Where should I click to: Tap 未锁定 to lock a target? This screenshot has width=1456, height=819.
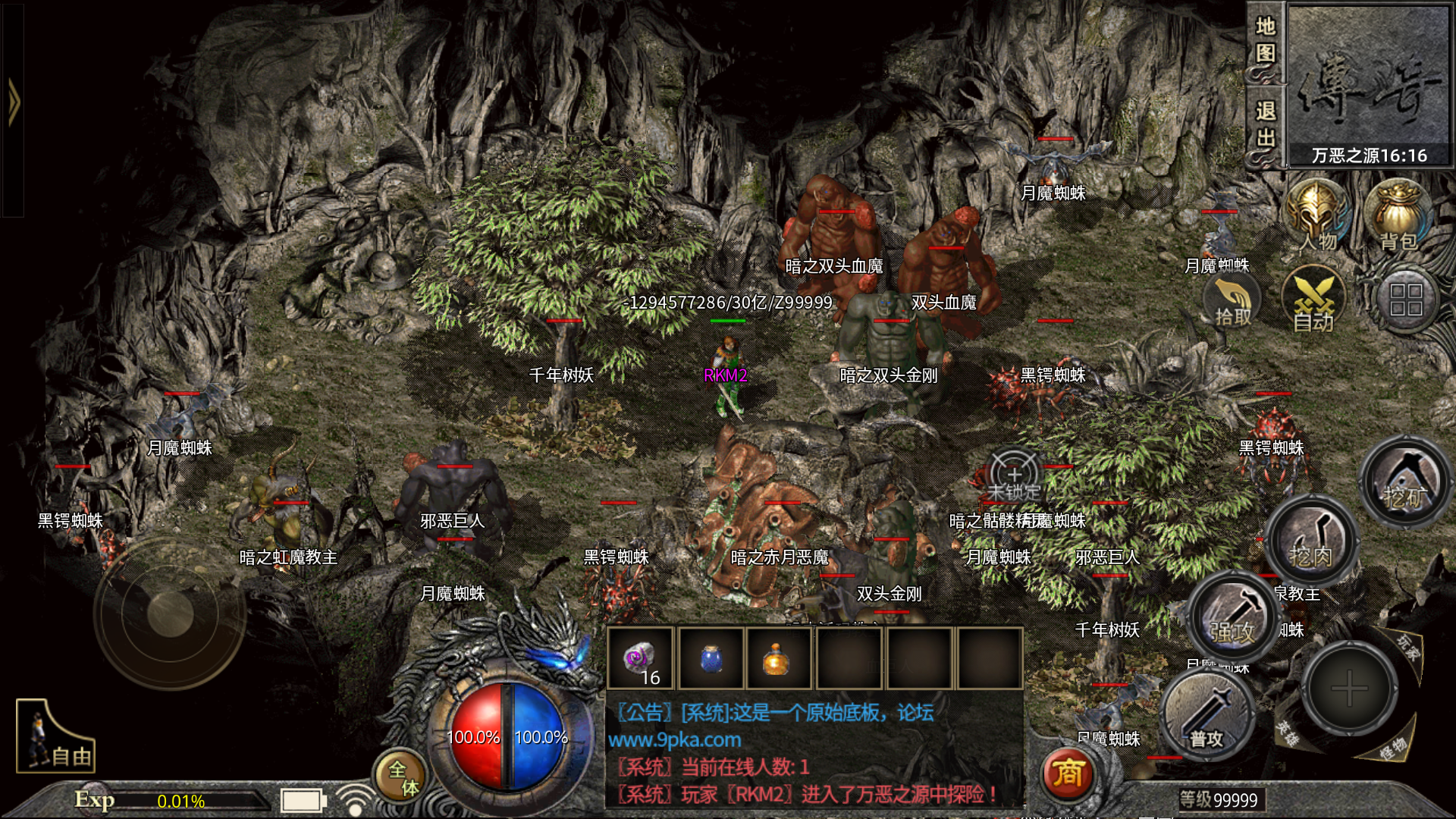[1014, 474]
